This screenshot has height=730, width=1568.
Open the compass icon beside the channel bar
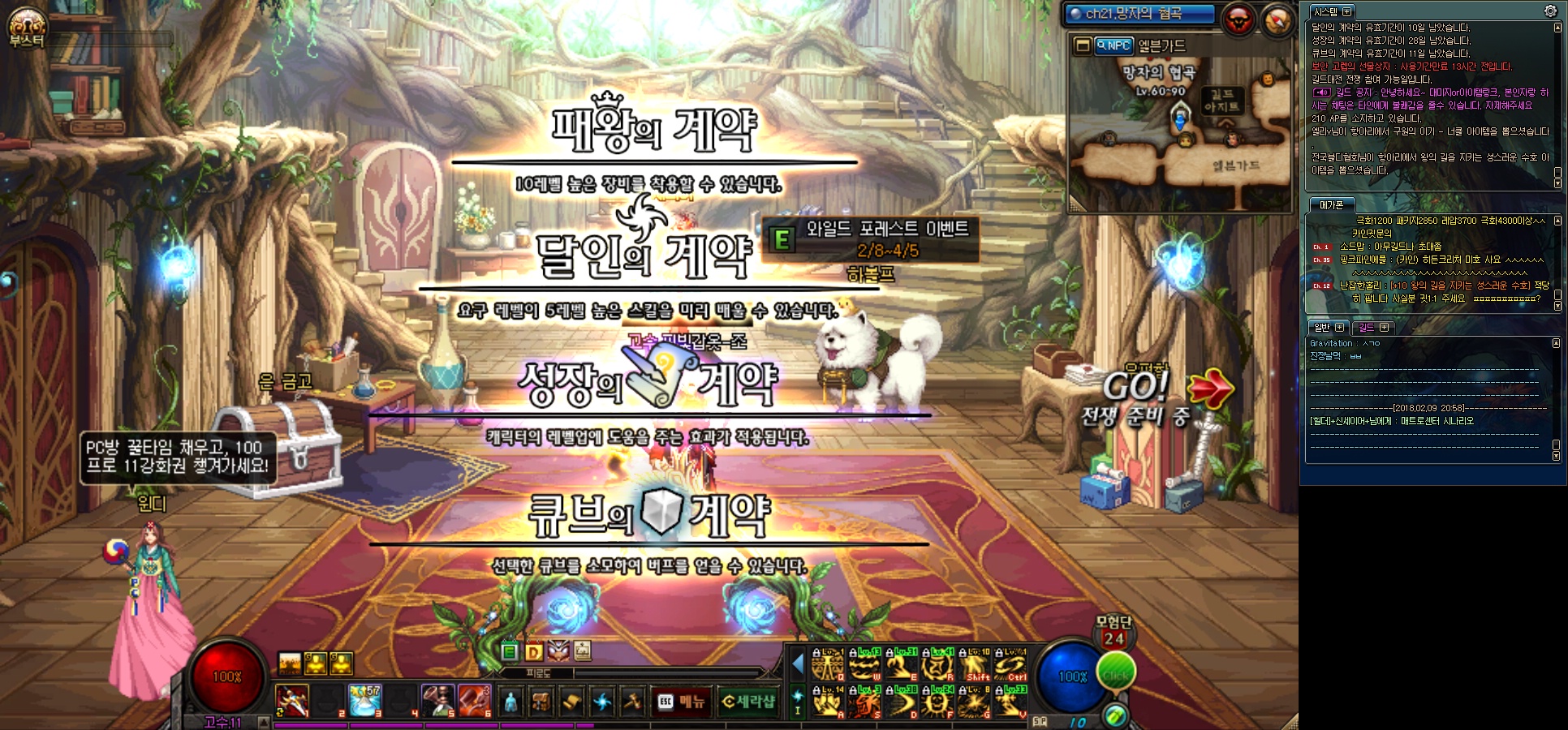point(1277,21)
